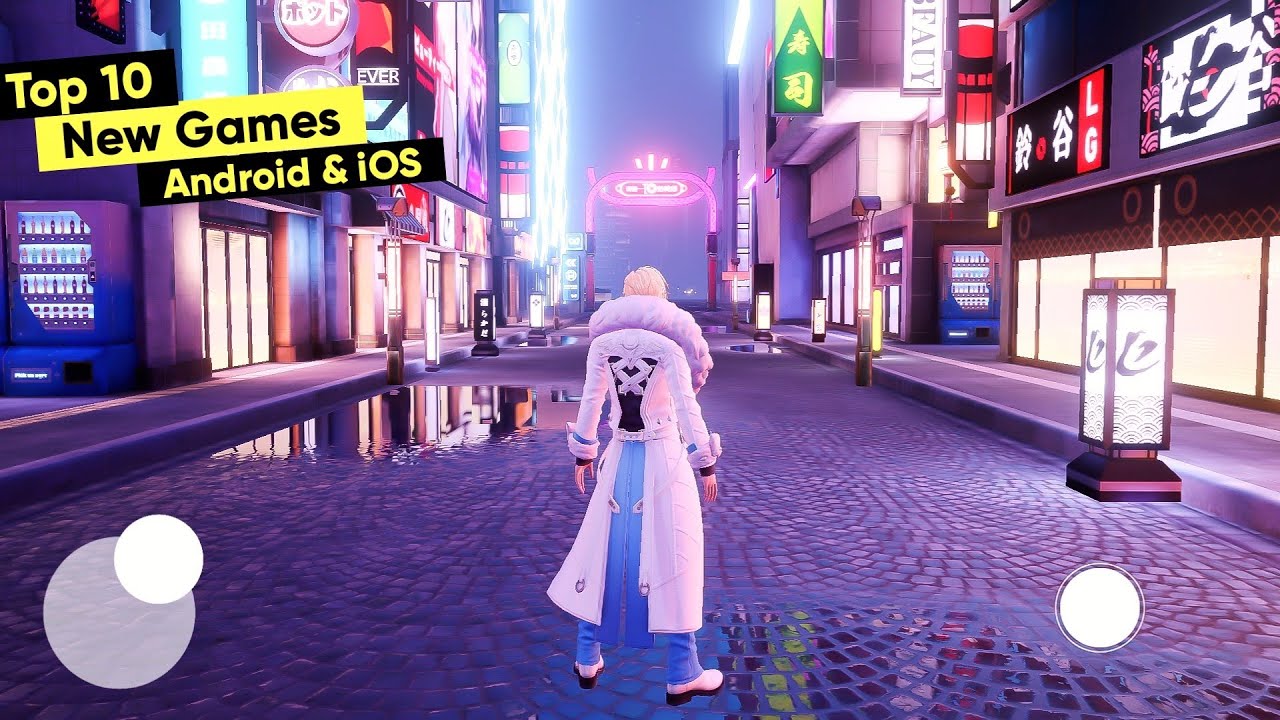Image resolution: width=1280 pixels, height=720 pixels.
Task: Click the 'Top 10' yellow title banner
Action: [80, 85]
